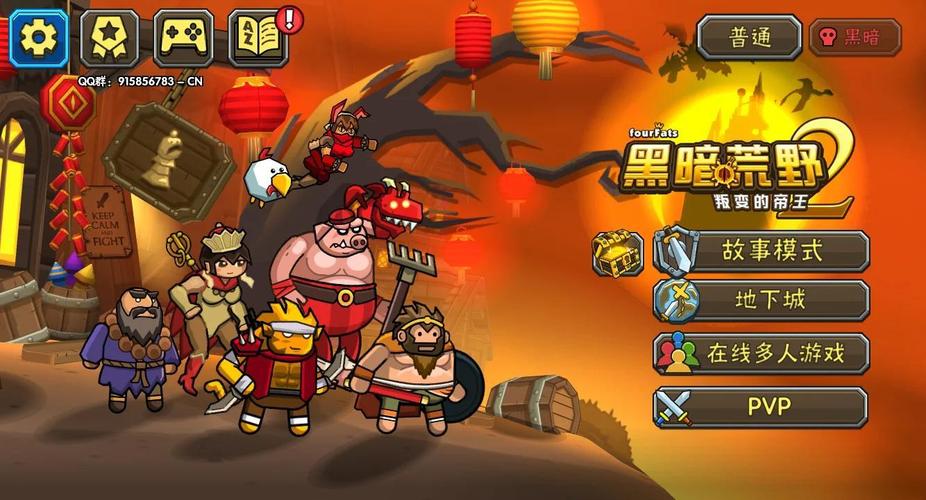Open the treasure chest icon
Viewport: 926px width, 500px height.
[x=617, y=253]
